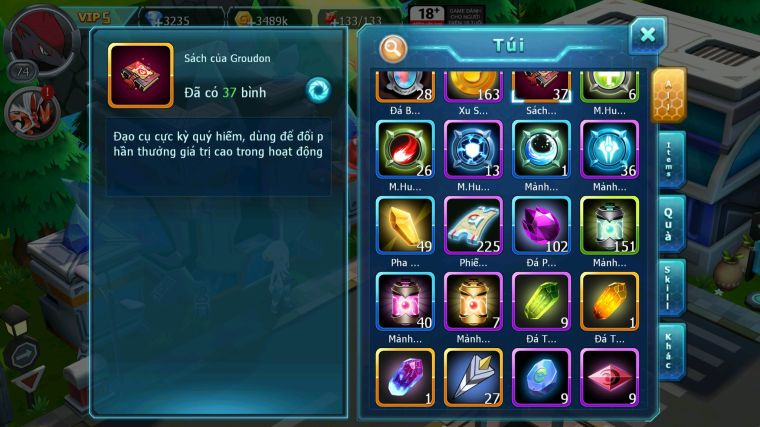The width and height of the screenshot is (760, 427).
Task: Select the Khác tab
Action: point(669,350)
